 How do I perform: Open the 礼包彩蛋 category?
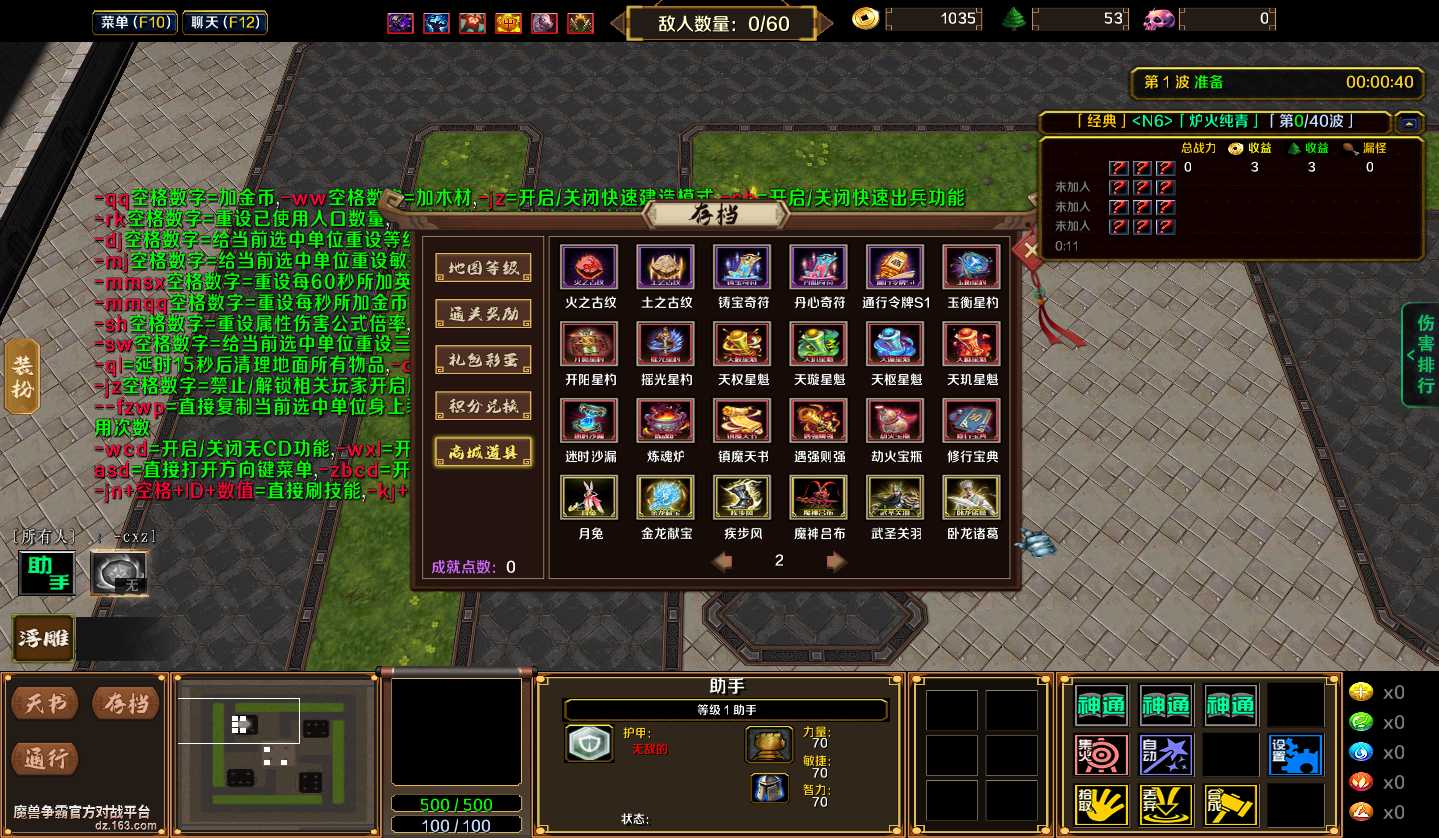[483, 359]
